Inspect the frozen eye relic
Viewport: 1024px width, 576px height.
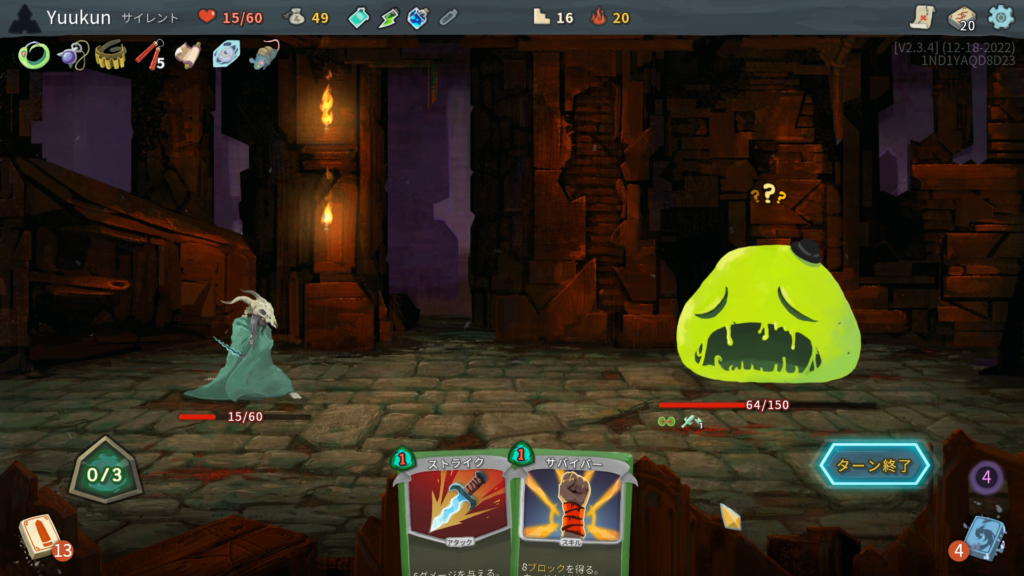coord(226,55)
